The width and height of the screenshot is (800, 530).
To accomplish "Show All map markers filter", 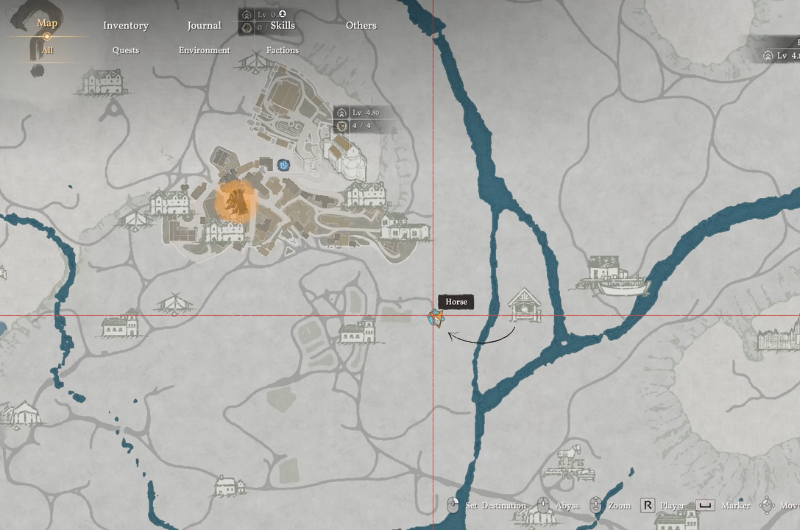I will pyautogui.click(x=47, y=50).
